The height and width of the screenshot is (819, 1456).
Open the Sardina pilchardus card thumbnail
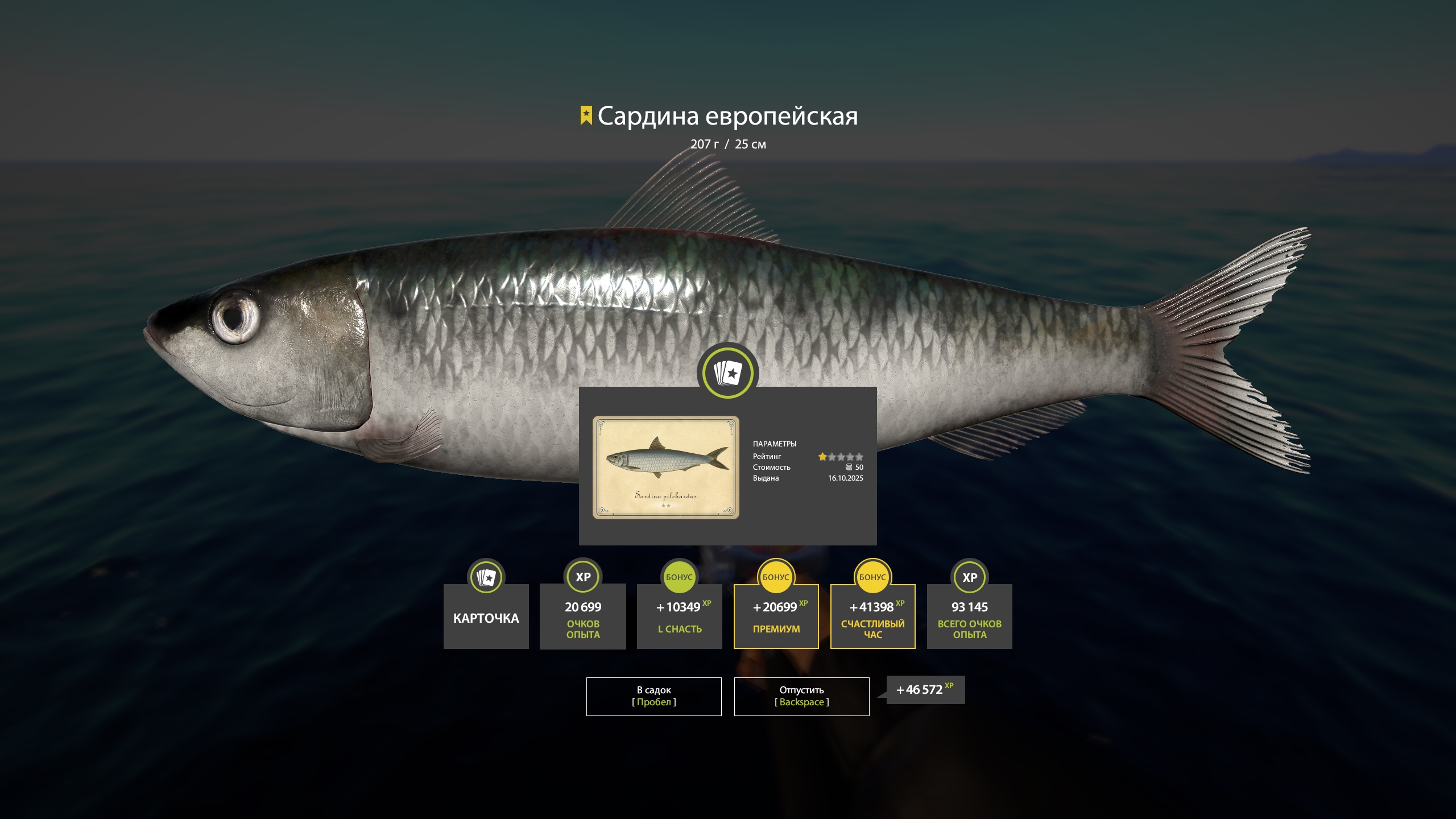click(x=665, y=467)
